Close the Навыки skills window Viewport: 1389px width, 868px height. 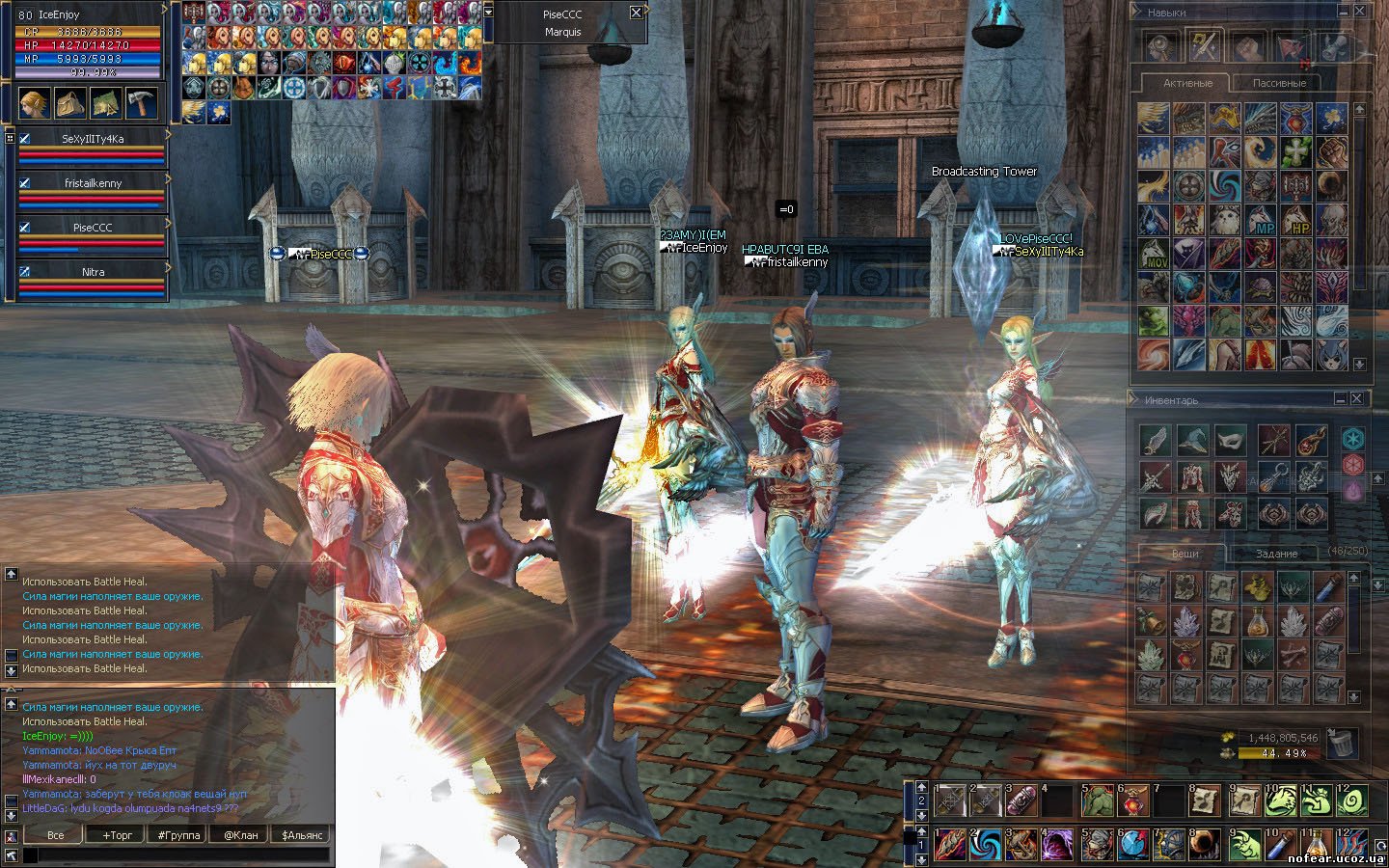click(1359, 13)
